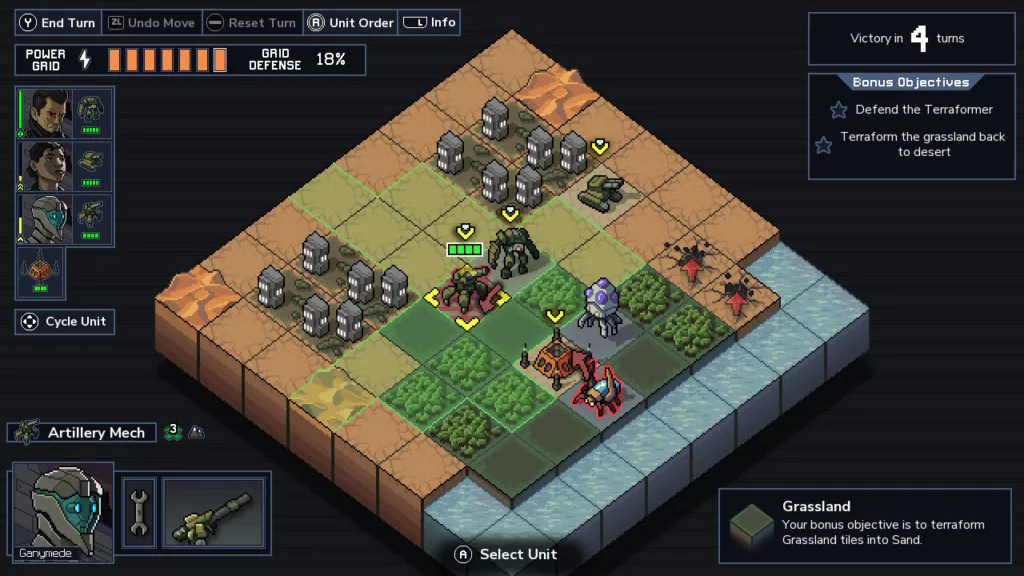The width and height of the screenshot is (1024, 576).
Task: Select the orange Terraformer unit card
Action: [40, 273]
